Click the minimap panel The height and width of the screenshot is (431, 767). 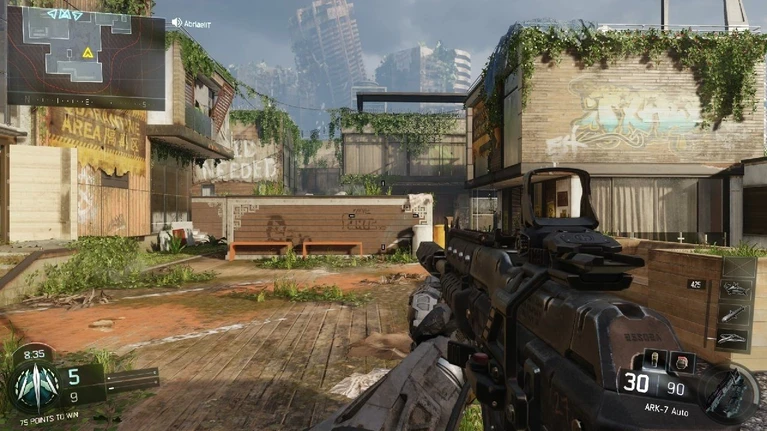(x=85, y=57)
